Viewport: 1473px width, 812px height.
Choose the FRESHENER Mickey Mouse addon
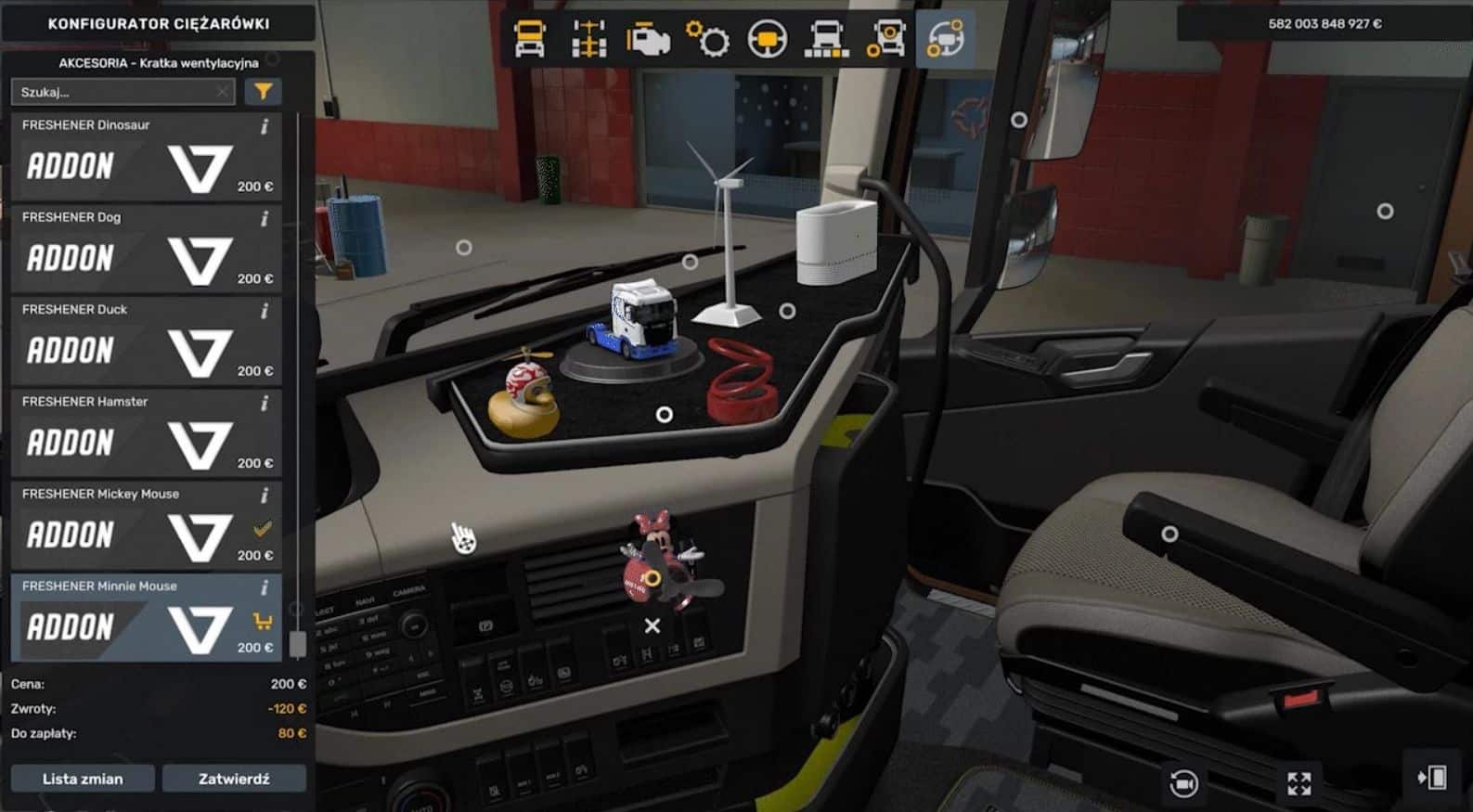tap(146, 526)
